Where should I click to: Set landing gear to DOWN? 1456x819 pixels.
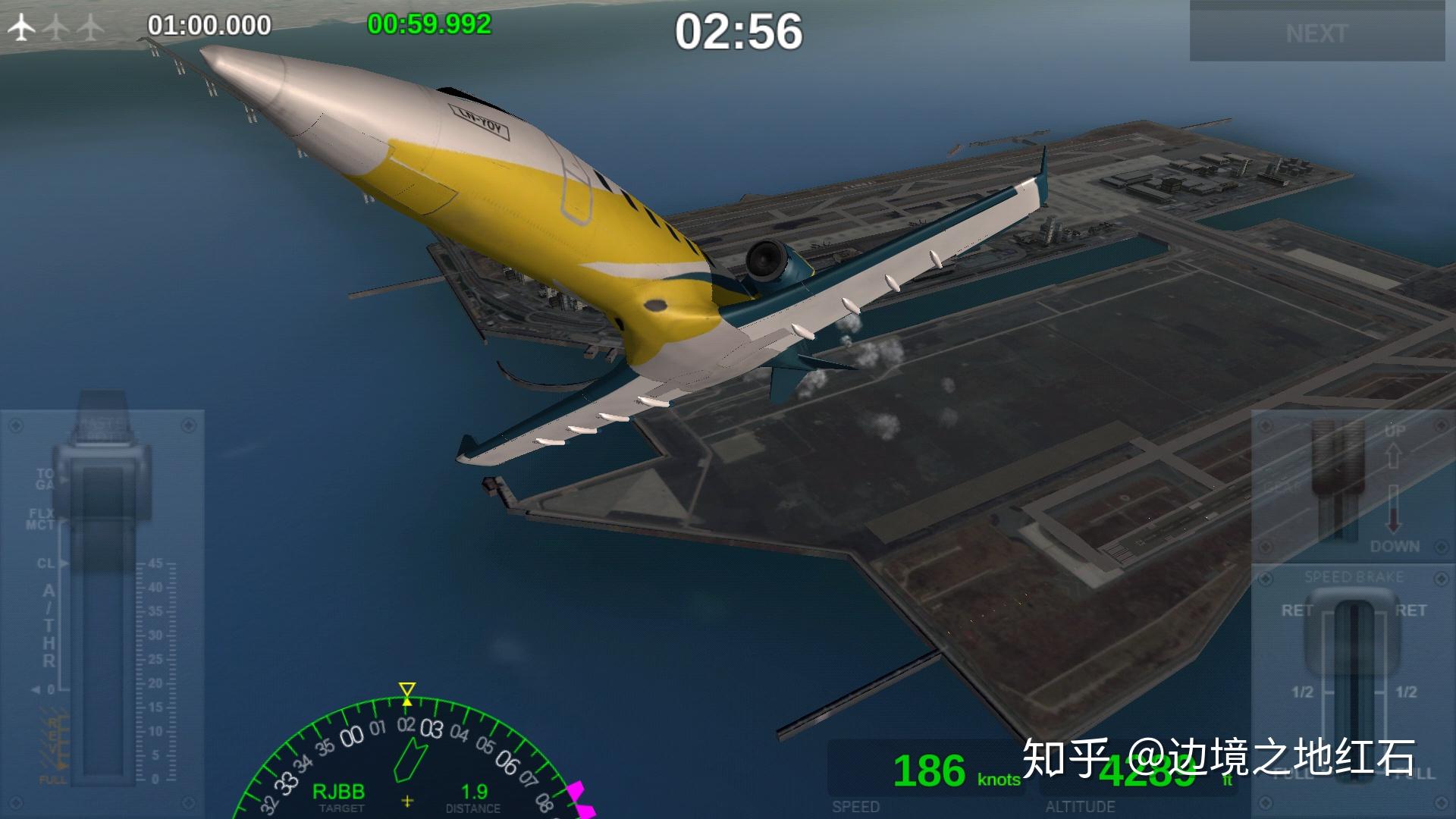pos(1394,546)
